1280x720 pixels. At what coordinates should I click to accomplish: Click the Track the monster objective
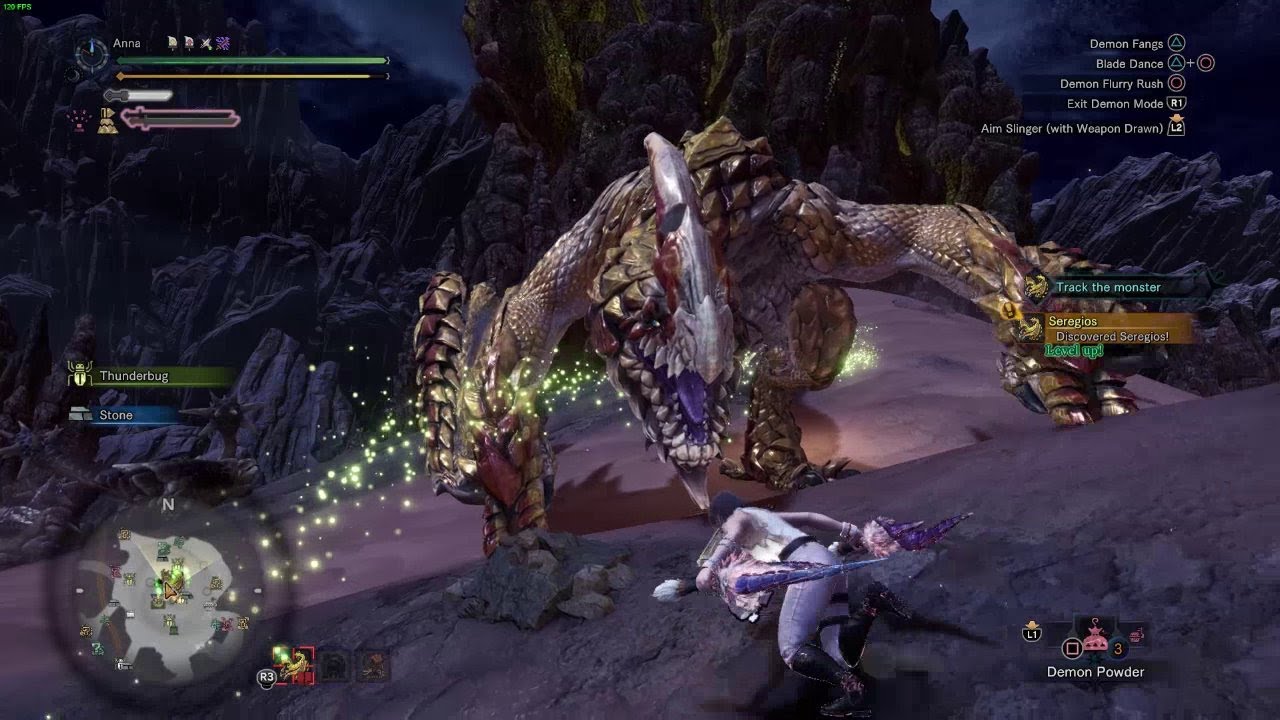click(x=1108, y=287)
